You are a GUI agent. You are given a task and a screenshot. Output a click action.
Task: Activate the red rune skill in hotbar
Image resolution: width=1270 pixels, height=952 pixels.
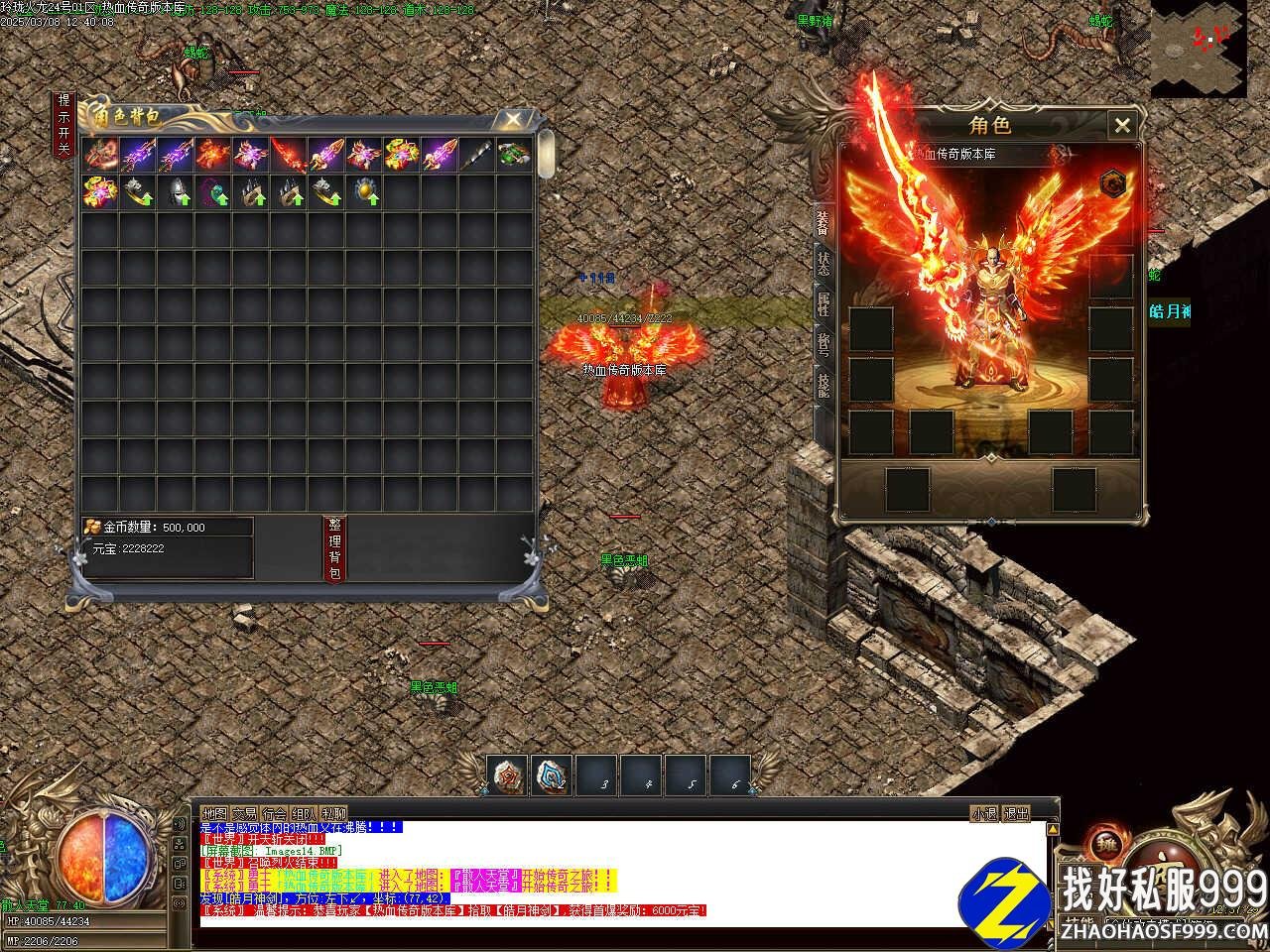tap(508, 774)
